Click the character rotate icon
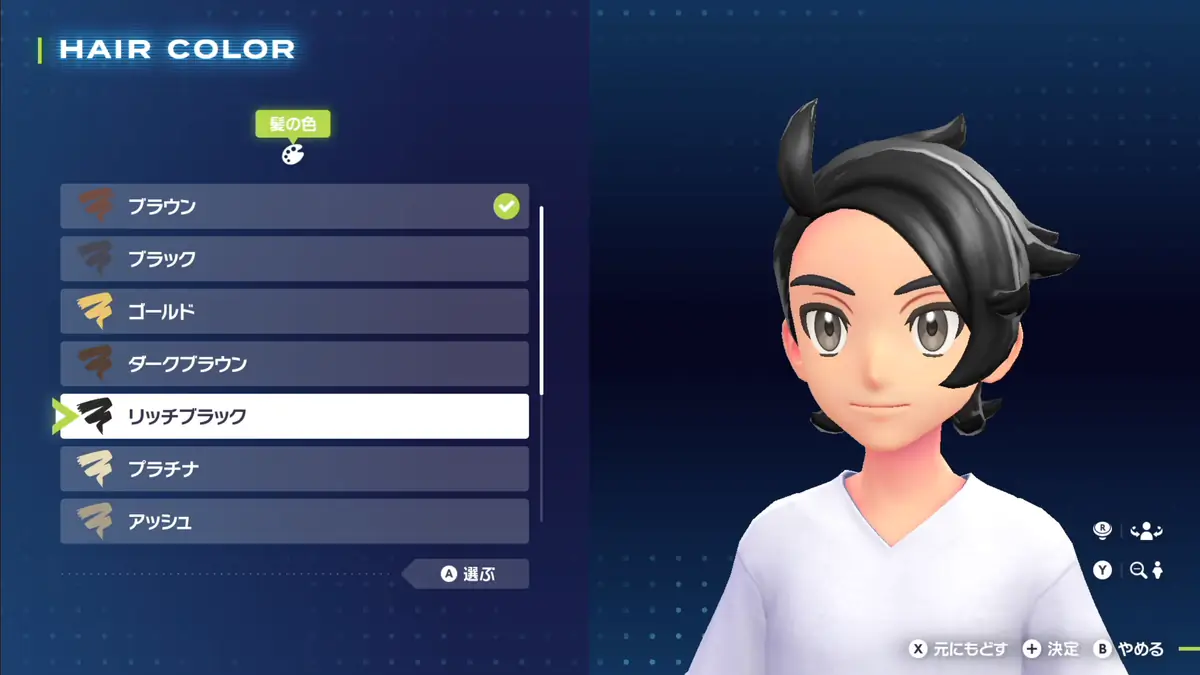This screenshot has width=1200, height=675. 1146,531
